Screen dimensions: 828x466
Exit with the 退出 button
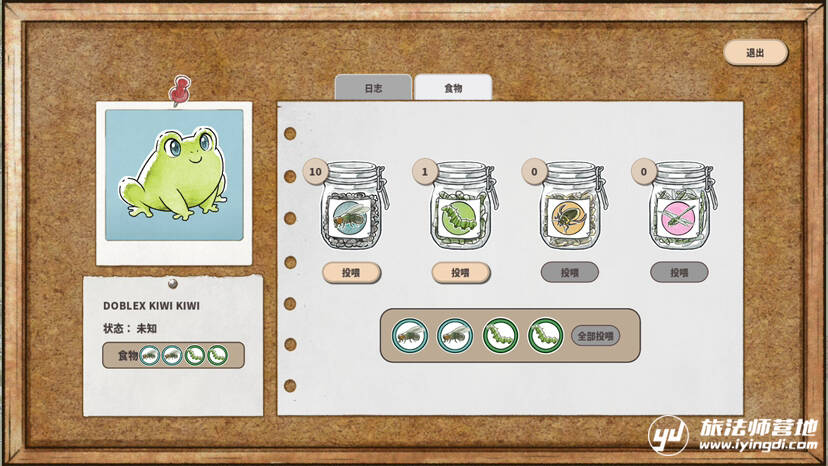click(x=755, y=53)
